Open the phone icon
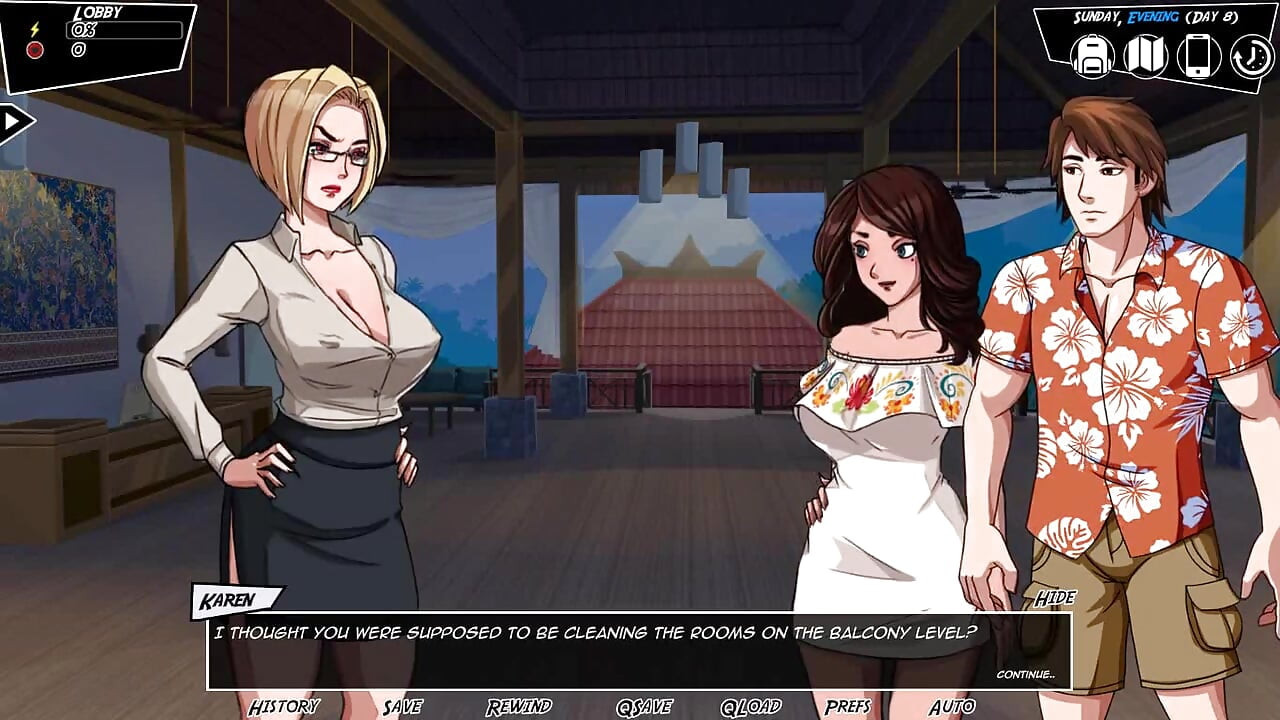The image size is (1280, 720). click(x=1196, y=57)
